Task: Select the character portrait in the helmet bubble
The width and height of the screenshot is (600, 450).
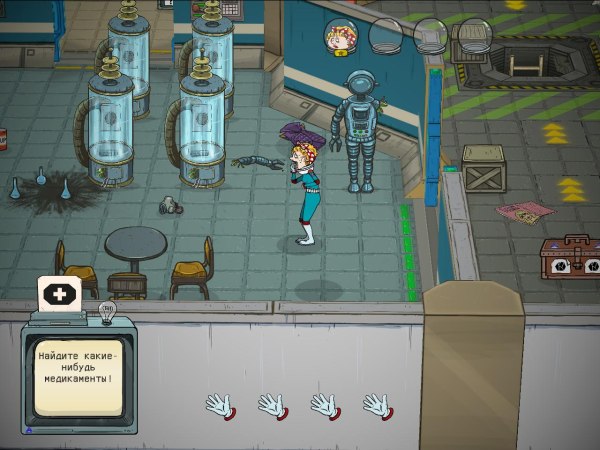Action: (343, 36)
